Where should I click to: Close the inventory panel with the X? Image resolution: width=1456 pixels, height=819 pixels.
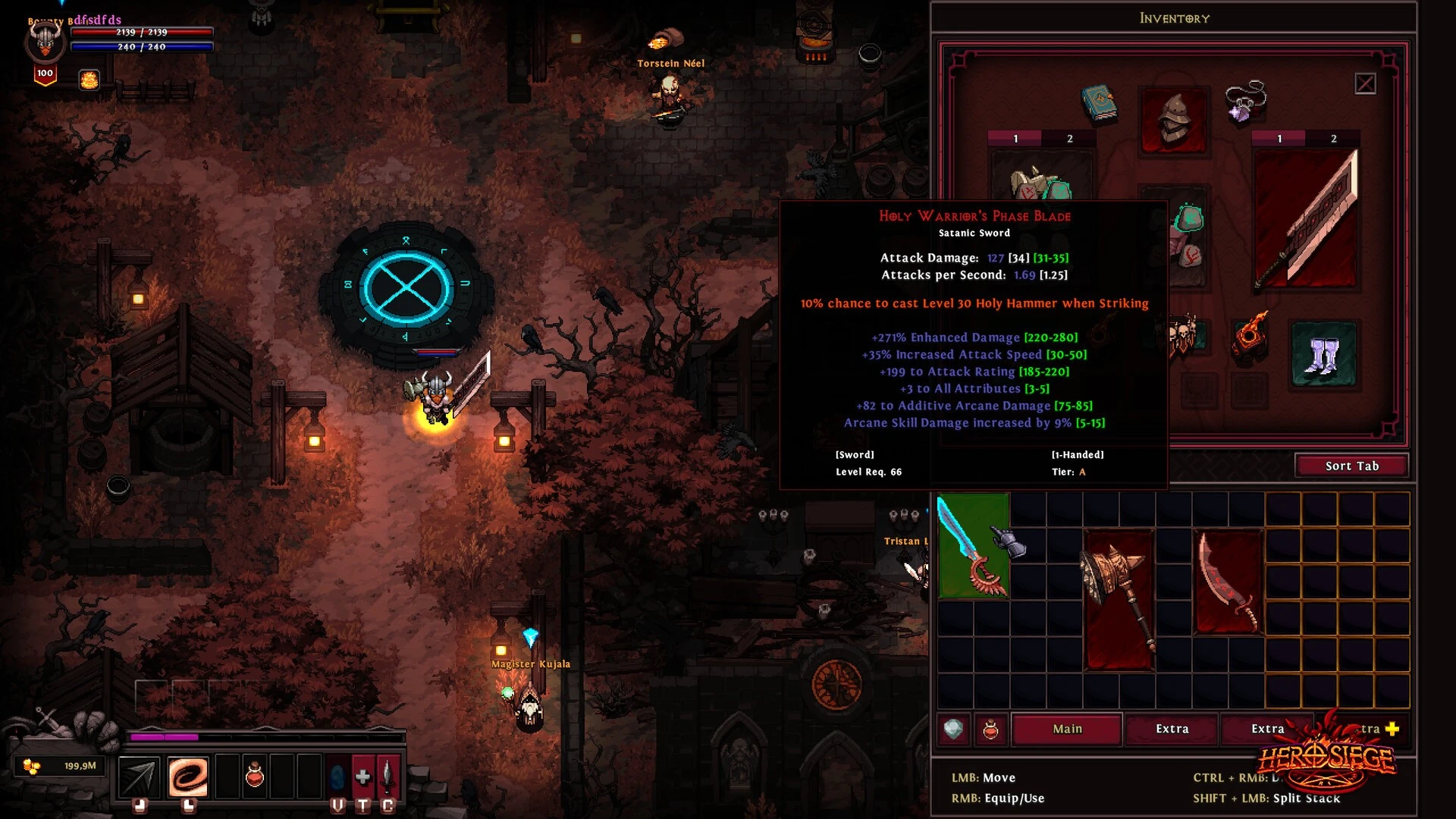pyautogui.click(x=1365, y=83)
